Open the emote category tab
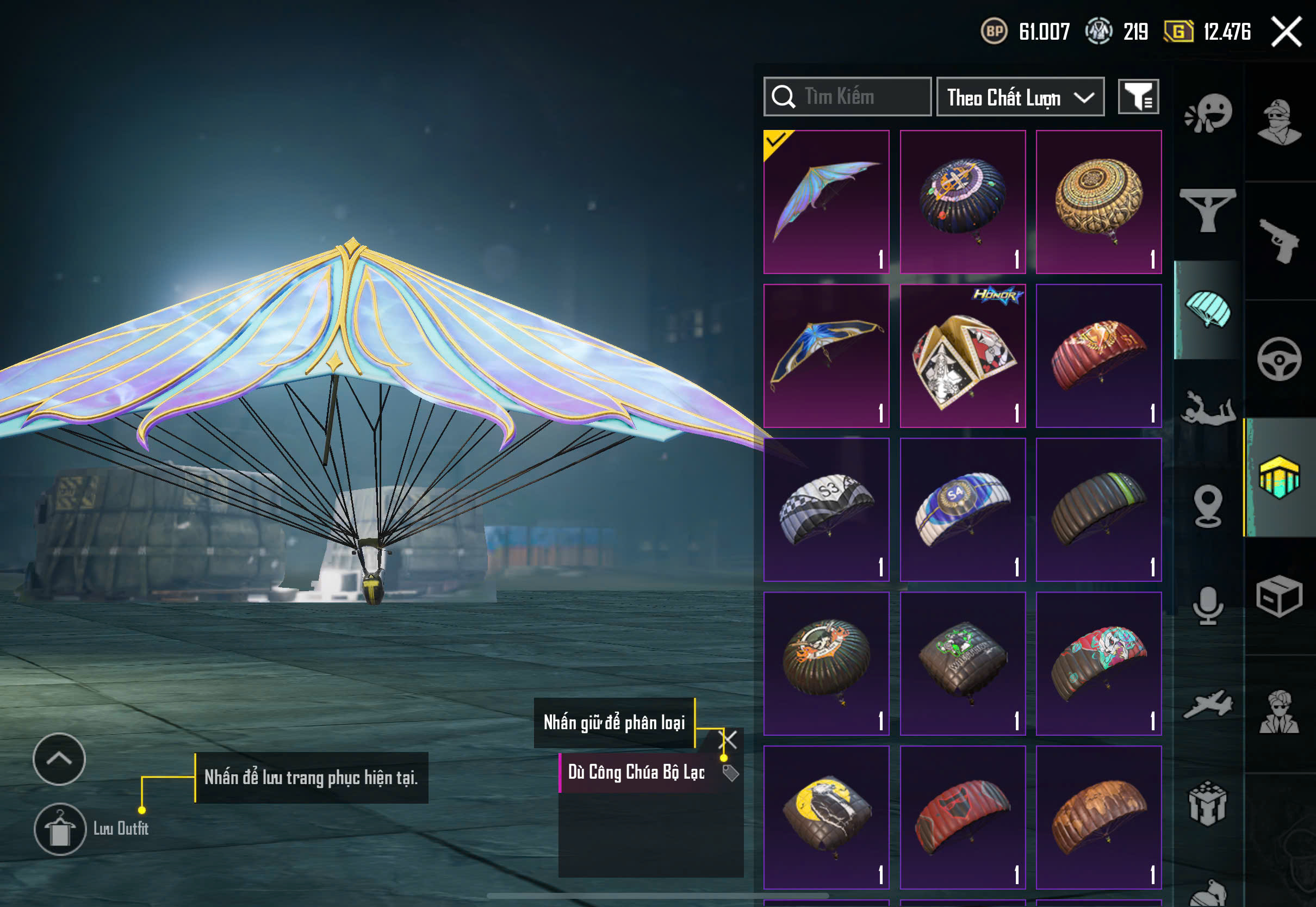The image size is (1316, 907). point(1208,114)
